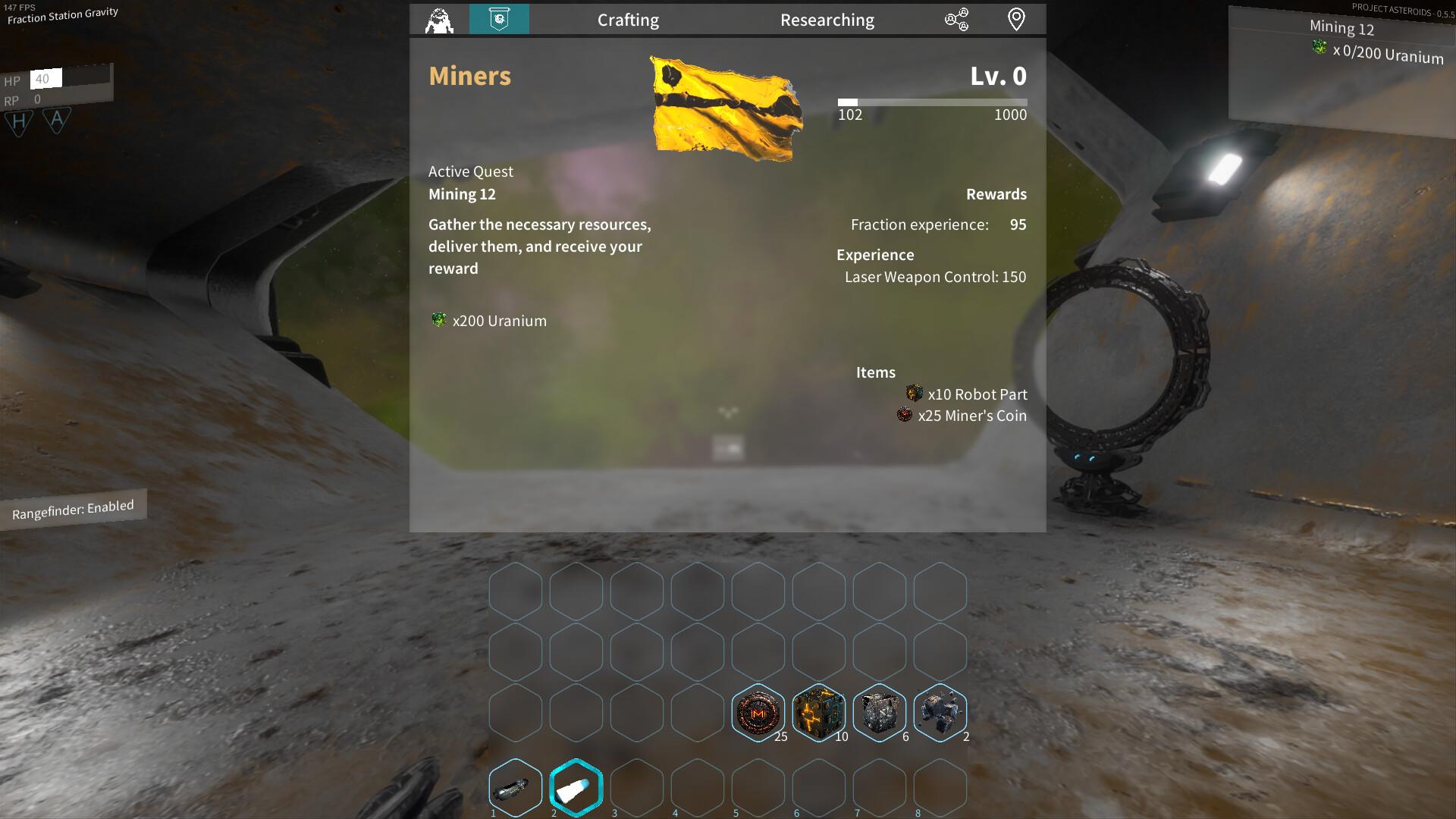Click the Uranium icon beside x200 requirement

click(x=438, y=320)
